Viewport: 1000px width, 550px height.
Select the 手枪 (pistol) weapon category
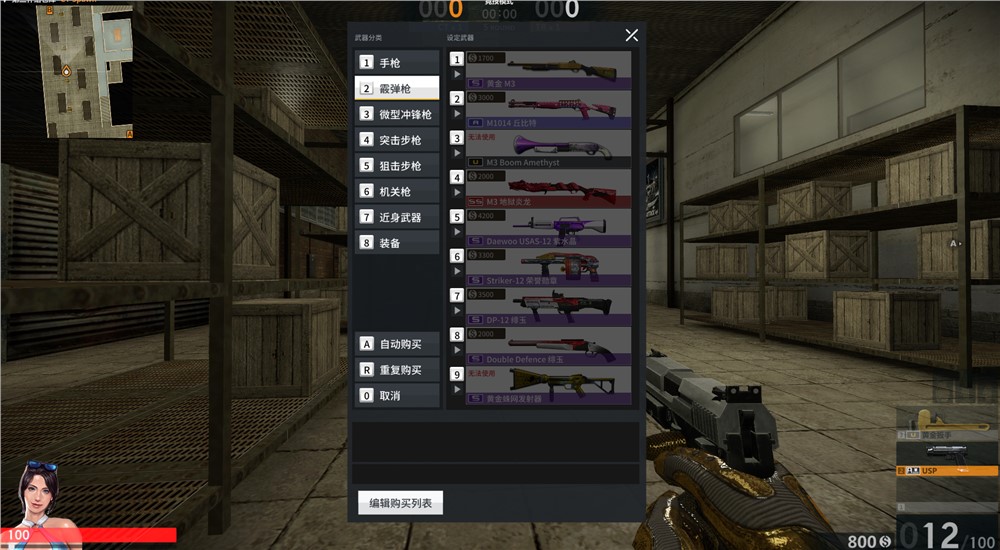pyautogui.click(x=397, y=62)
